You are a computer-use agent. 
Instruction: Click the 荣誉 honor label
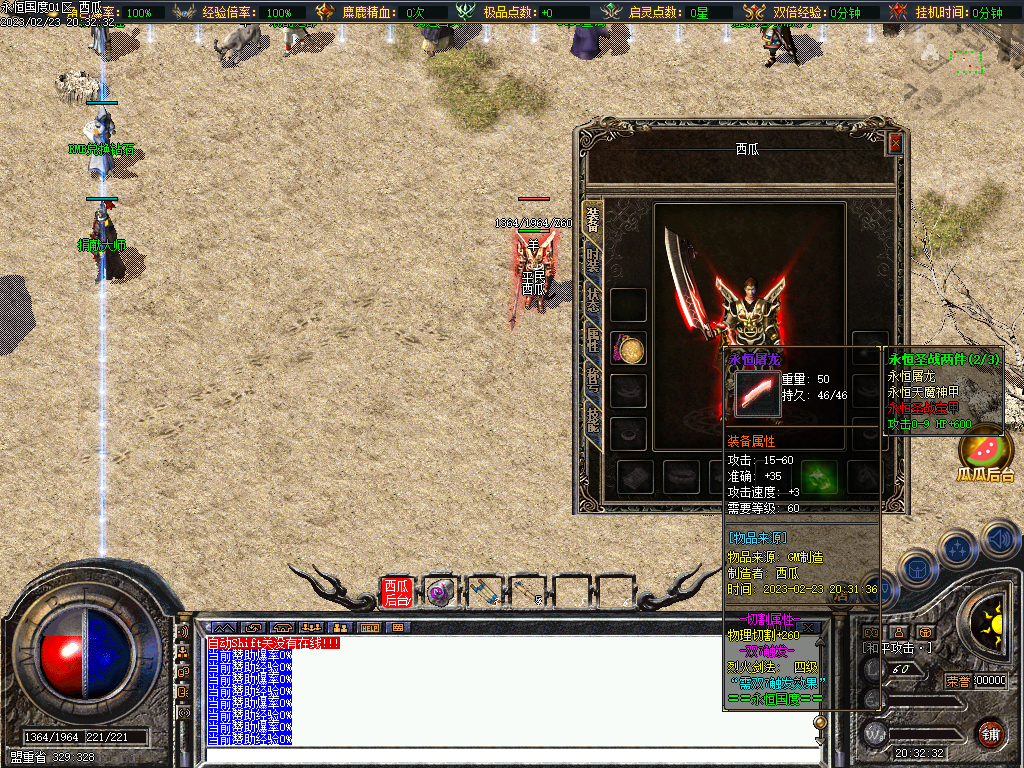coord(957,681)
